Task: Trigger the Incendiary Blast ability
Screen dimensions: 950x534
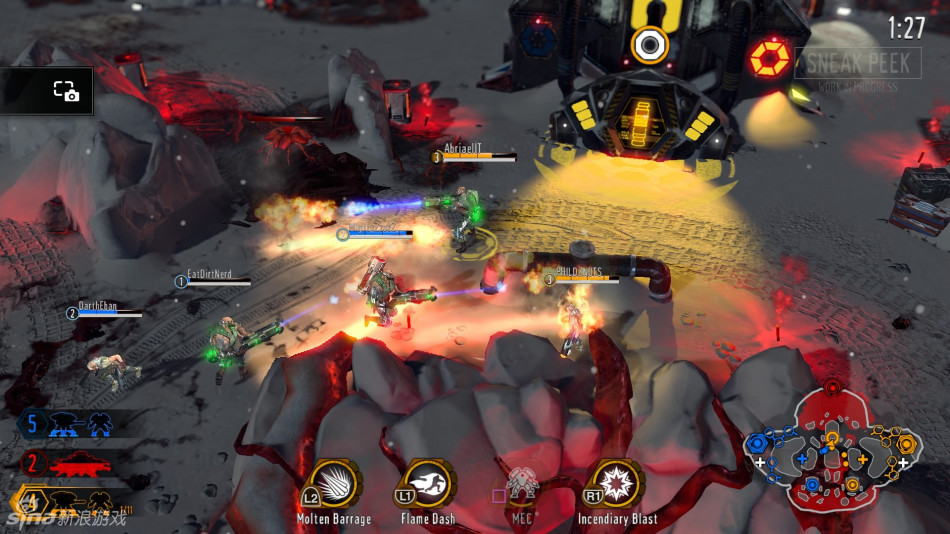Action: (x=617, y=485)
